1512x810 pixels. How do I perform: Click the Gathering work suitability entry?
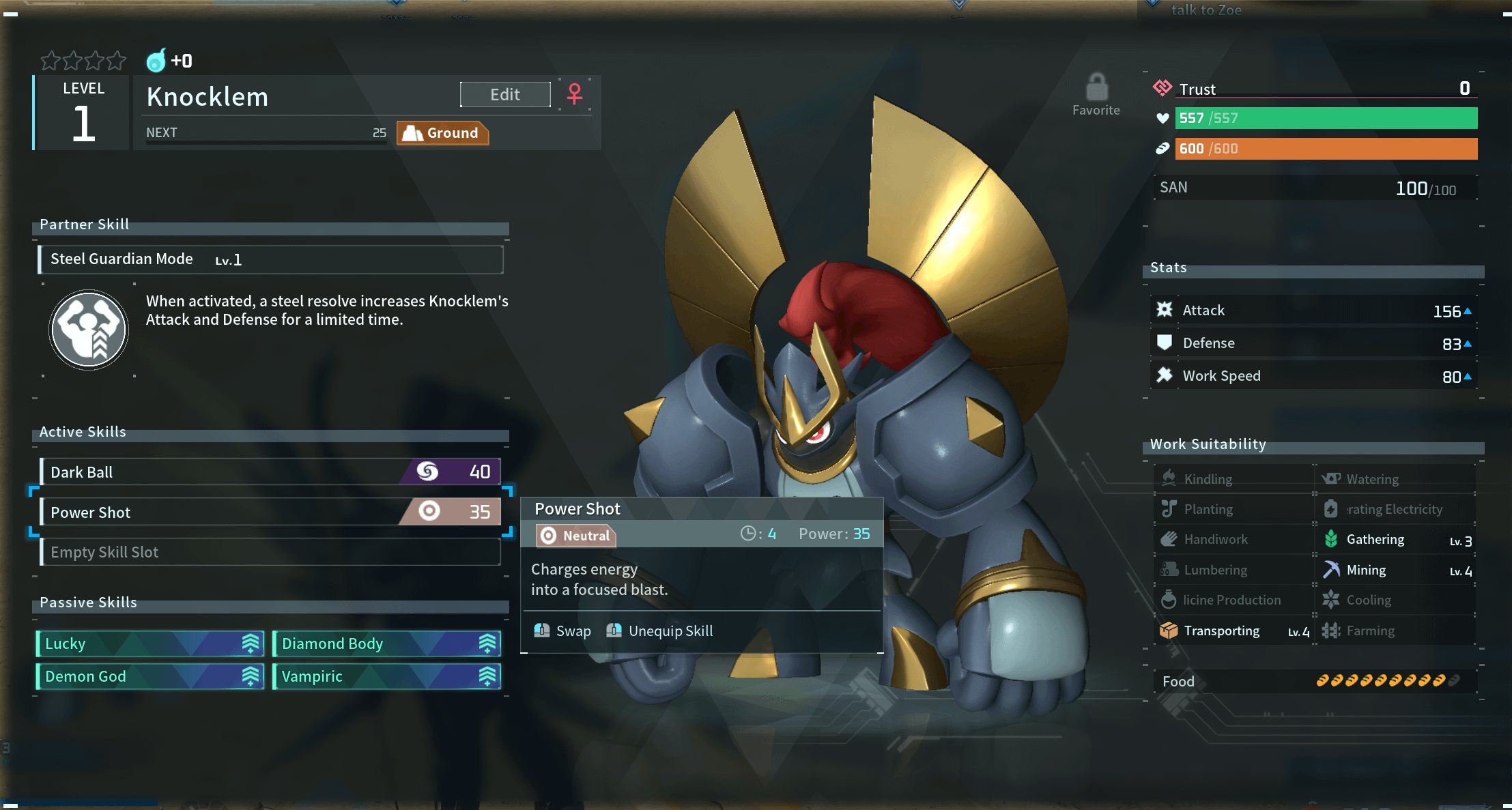coord(1395,540)
